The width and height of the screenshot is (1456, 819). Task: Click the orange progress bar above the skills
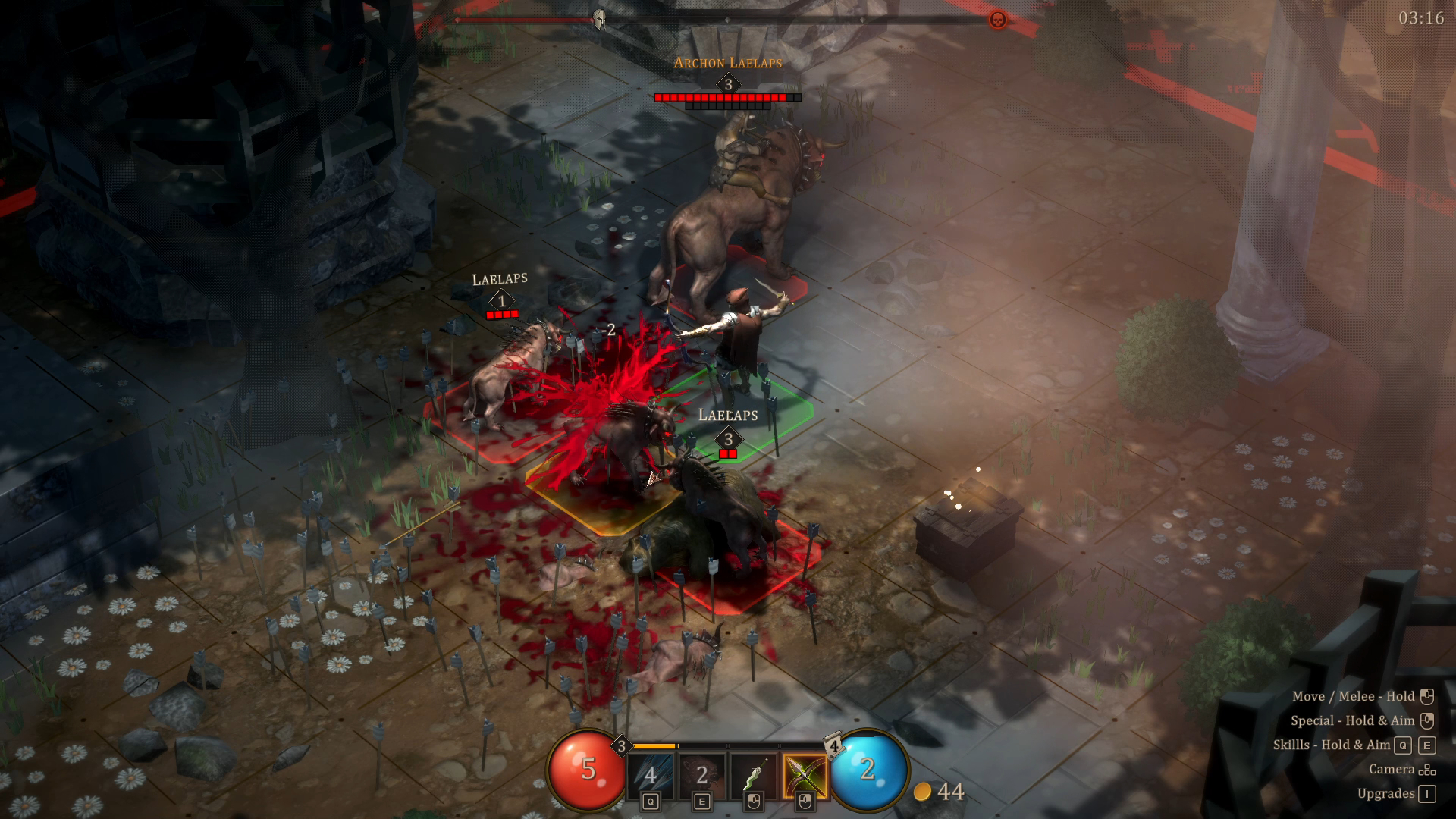click(x=654, y=745)
